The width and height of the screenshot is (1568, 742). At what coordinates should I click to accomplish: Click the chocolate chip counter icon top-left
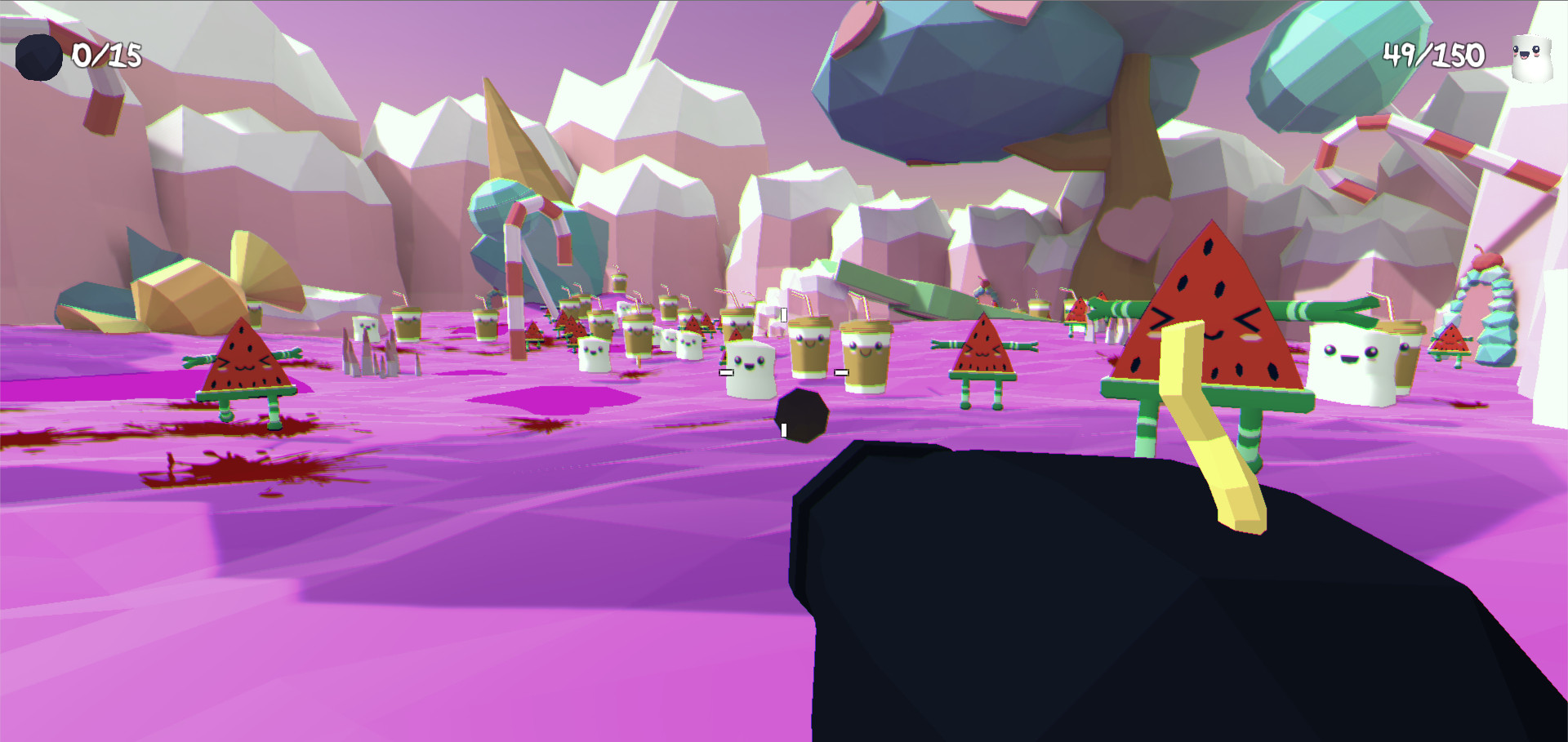[38, 56]
